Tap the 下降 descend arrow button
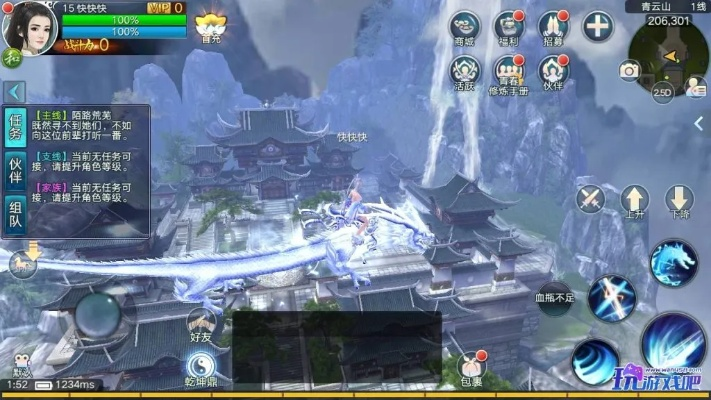The image size is (711, 400). coord(679,199)
